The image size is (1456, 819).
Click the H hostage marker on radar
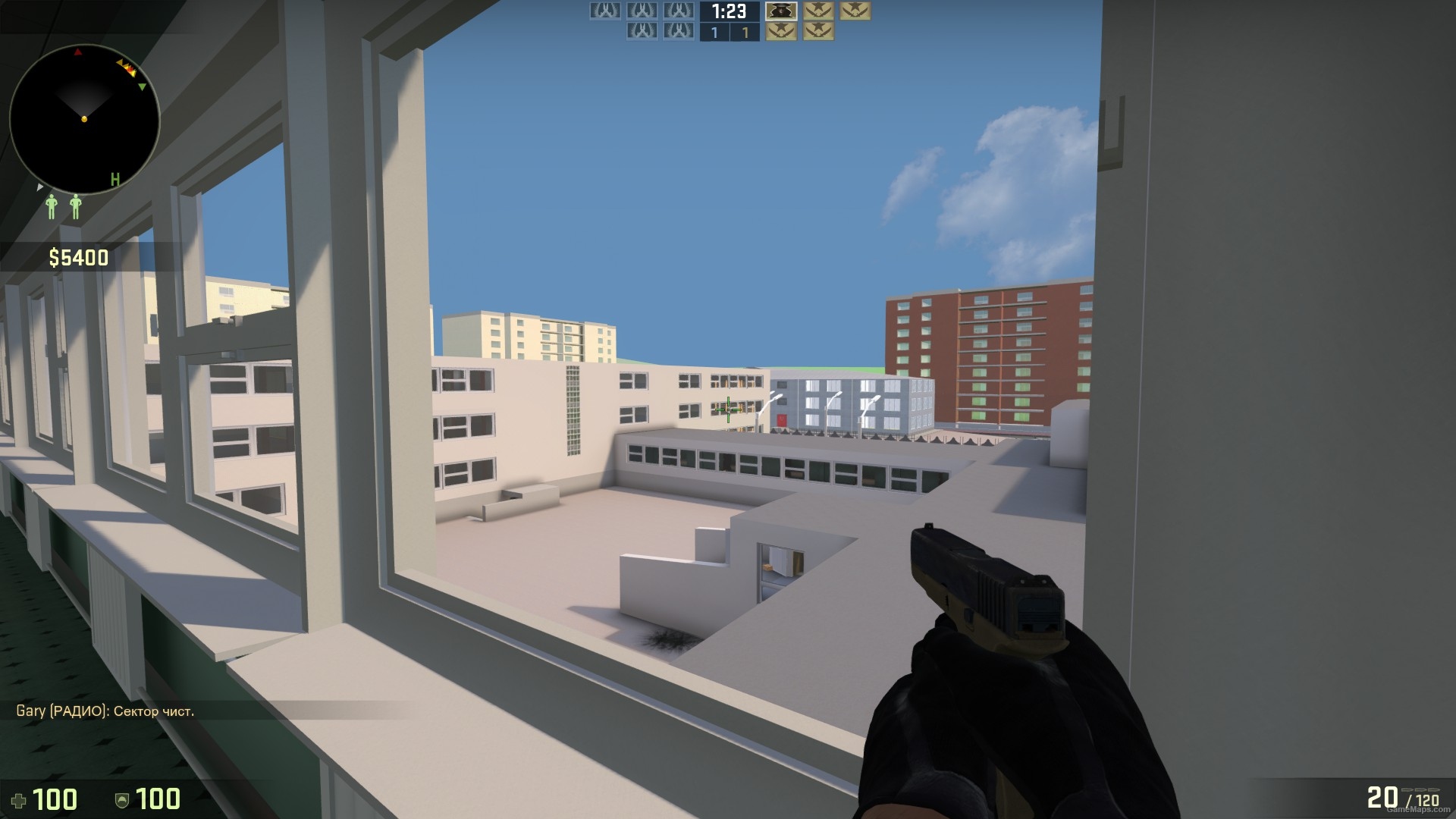[115, 178]
